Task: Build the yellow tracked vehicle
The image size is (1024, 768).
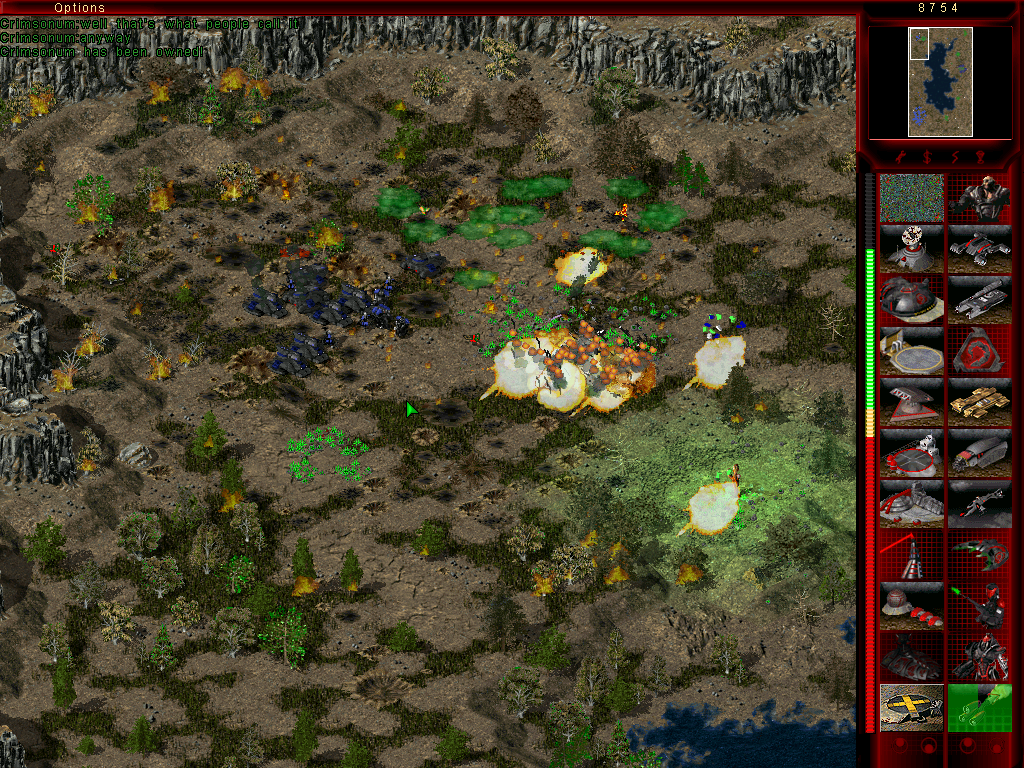Action: pyautogui.click(x=980, y=402)
